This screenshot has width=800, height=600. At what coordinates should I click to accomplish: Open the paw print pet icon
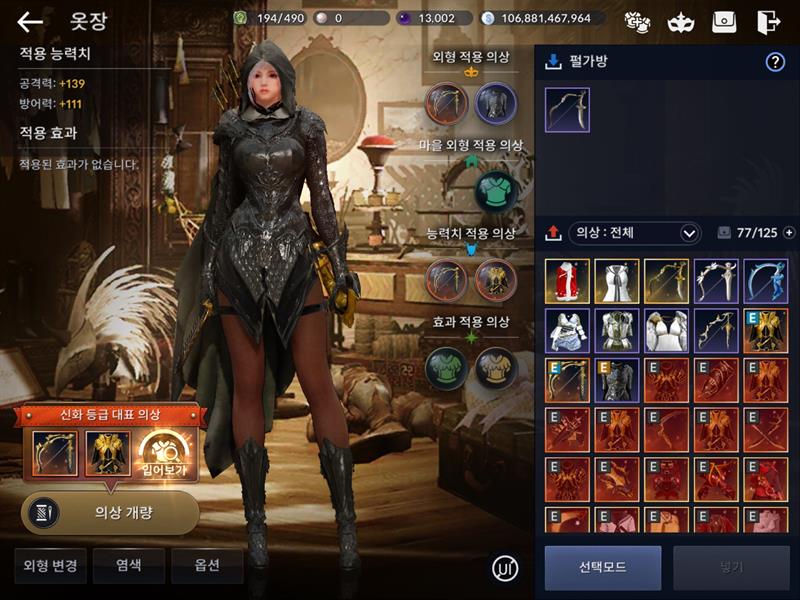(x=636, y=22)
